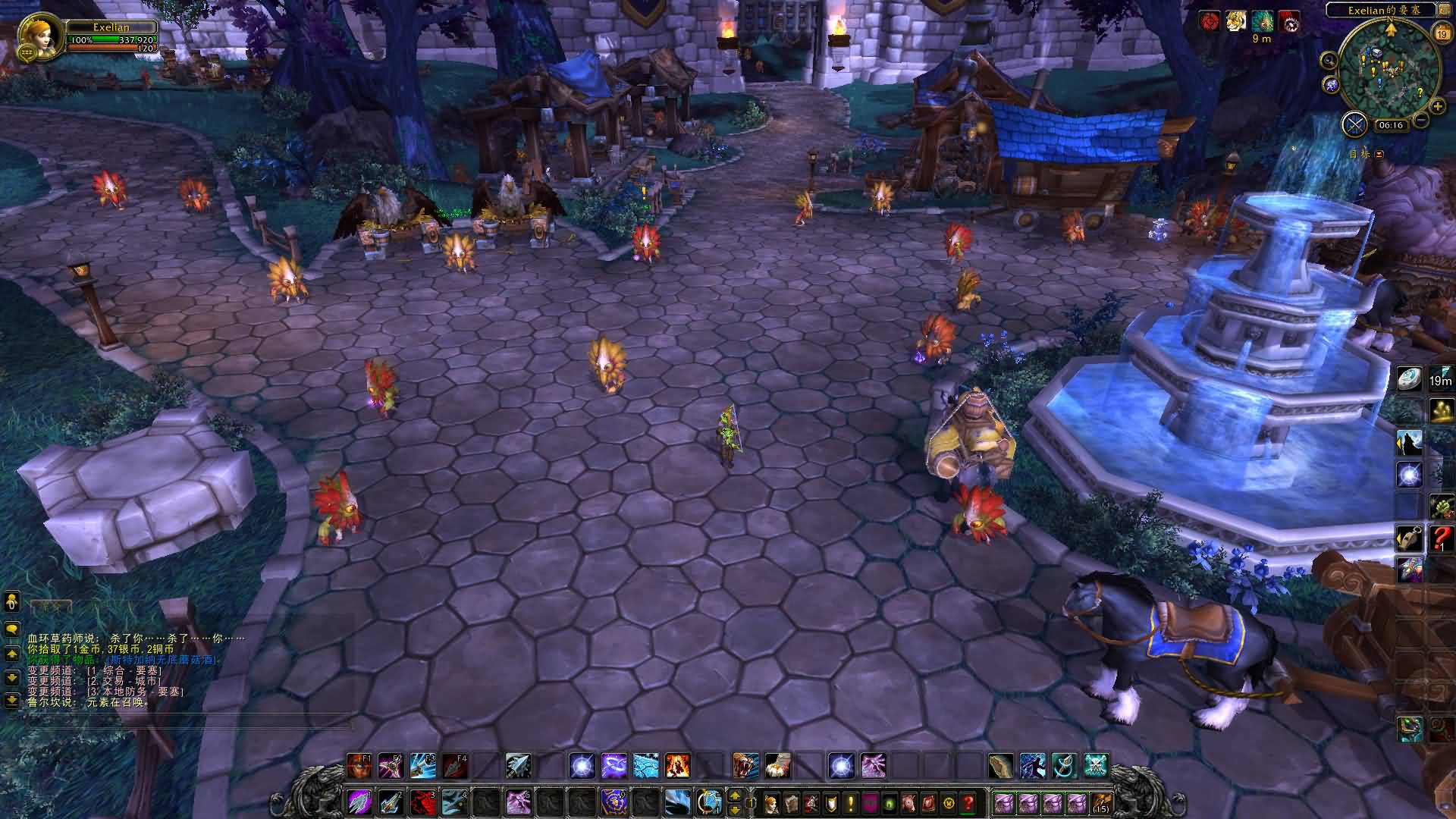
Task: Open the garrison report crossed-swords button
Action: 1354,124
